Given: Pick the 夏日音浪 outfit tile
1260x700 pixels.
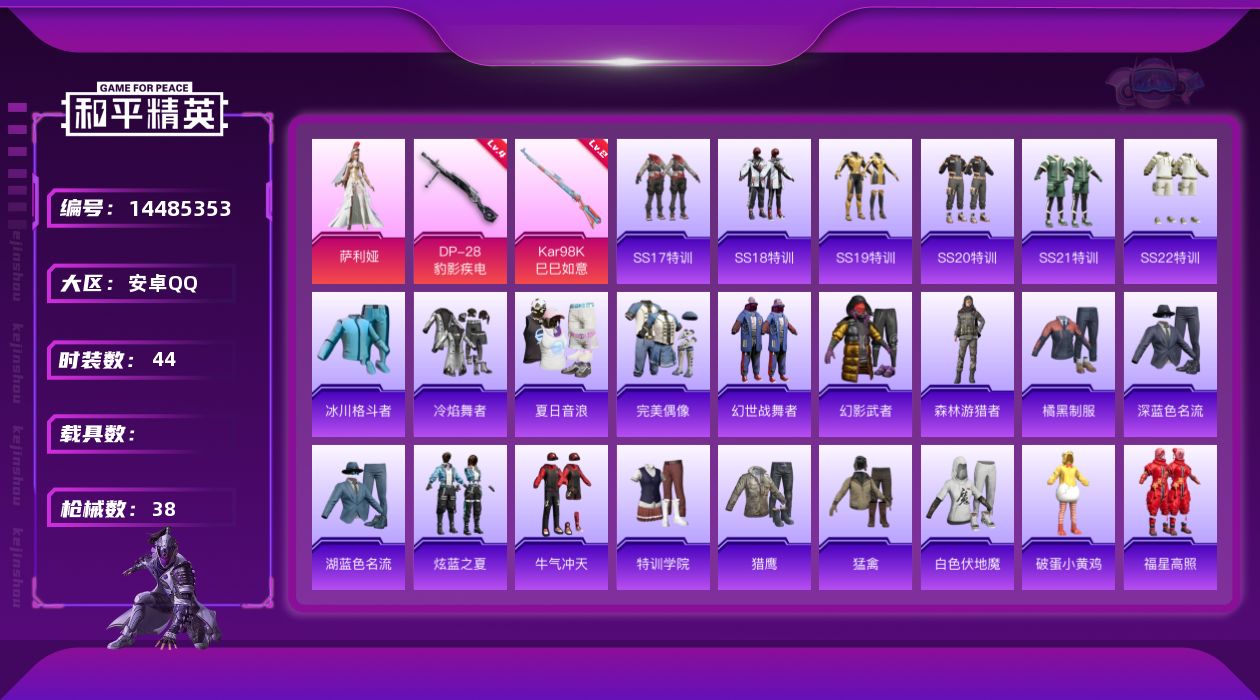Looking at the screenshot, I should [561, 363].
